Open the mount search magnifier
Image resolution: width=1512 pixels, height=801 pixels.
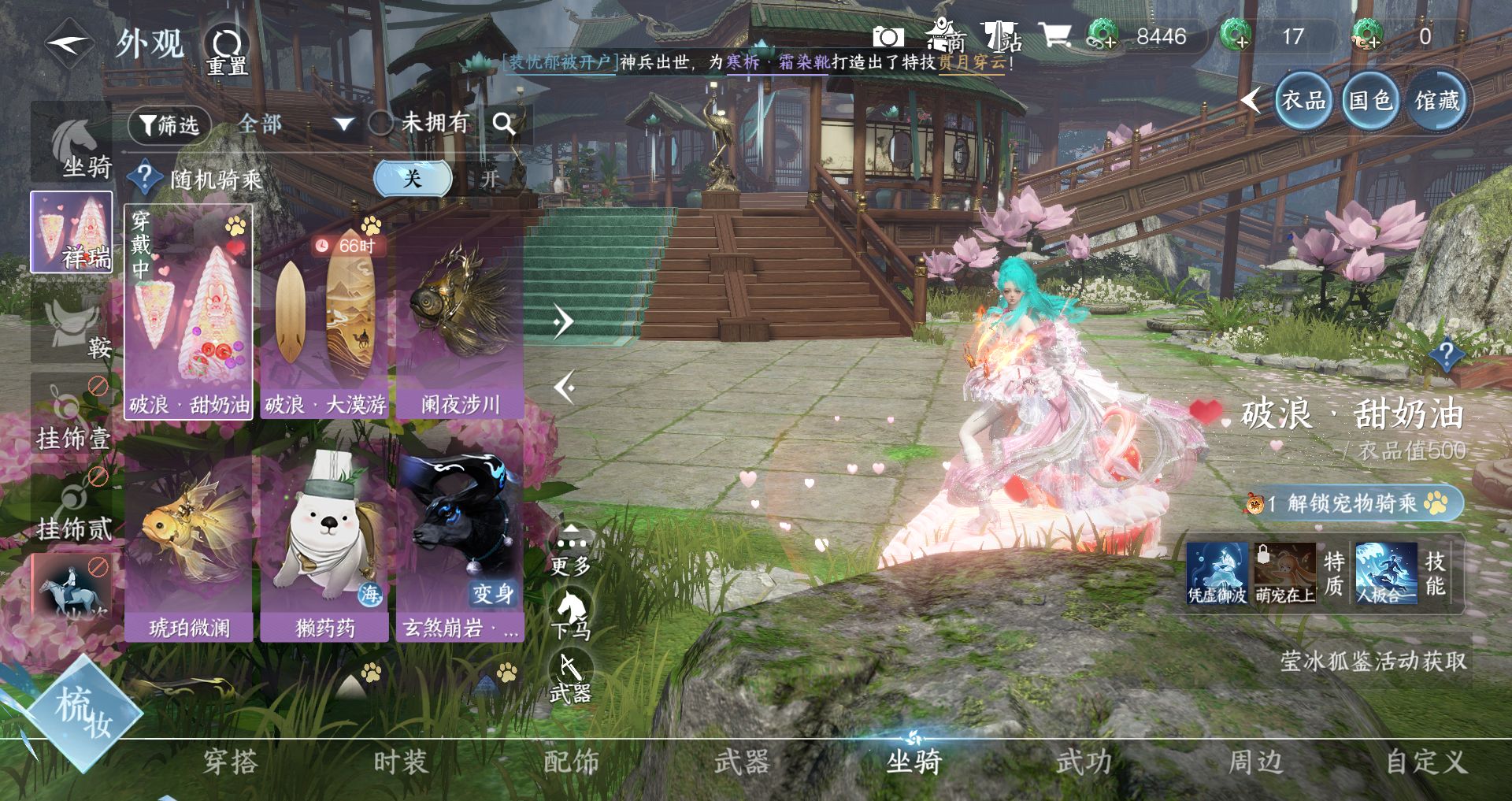[504, 124]
